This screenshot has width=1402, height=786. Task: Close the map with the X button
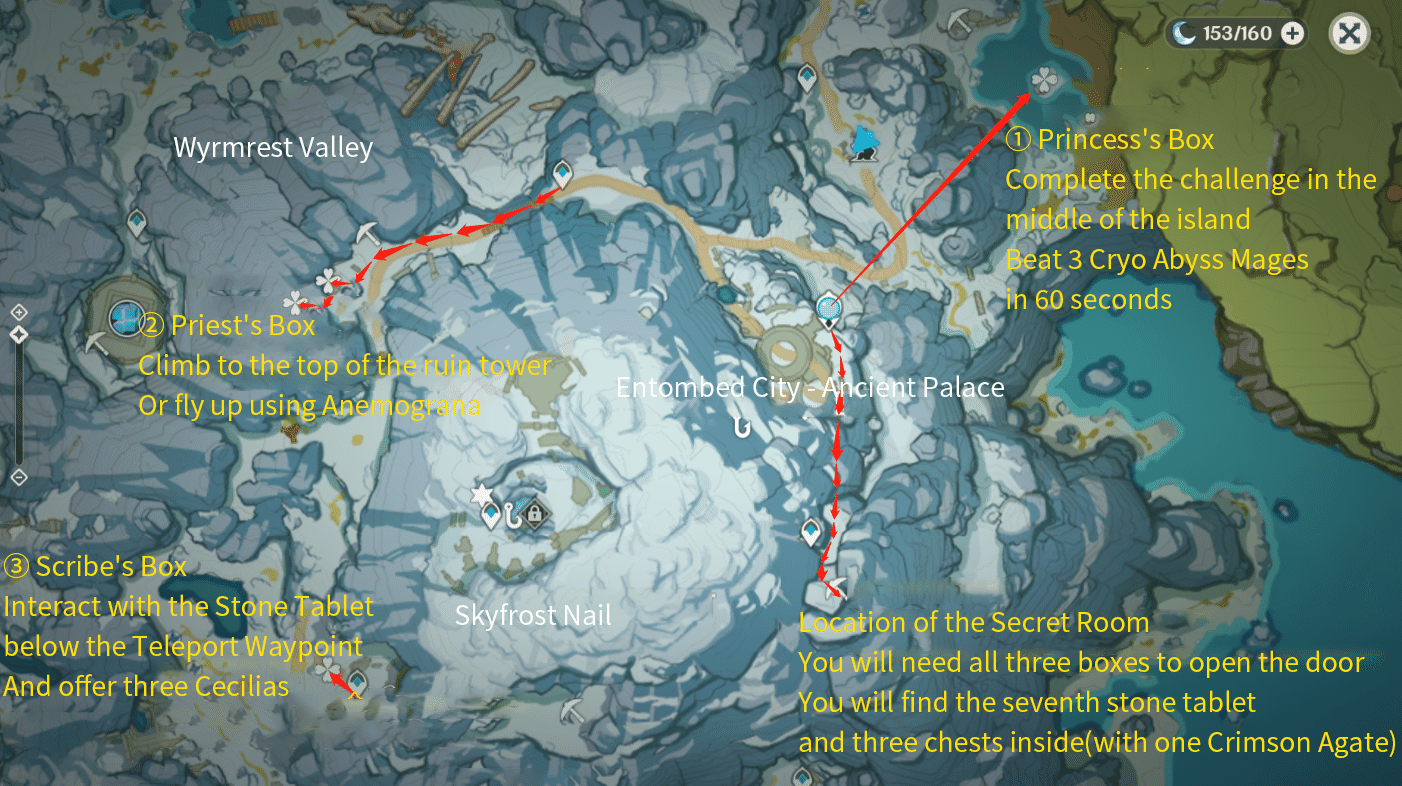[x=1350, y=33]
